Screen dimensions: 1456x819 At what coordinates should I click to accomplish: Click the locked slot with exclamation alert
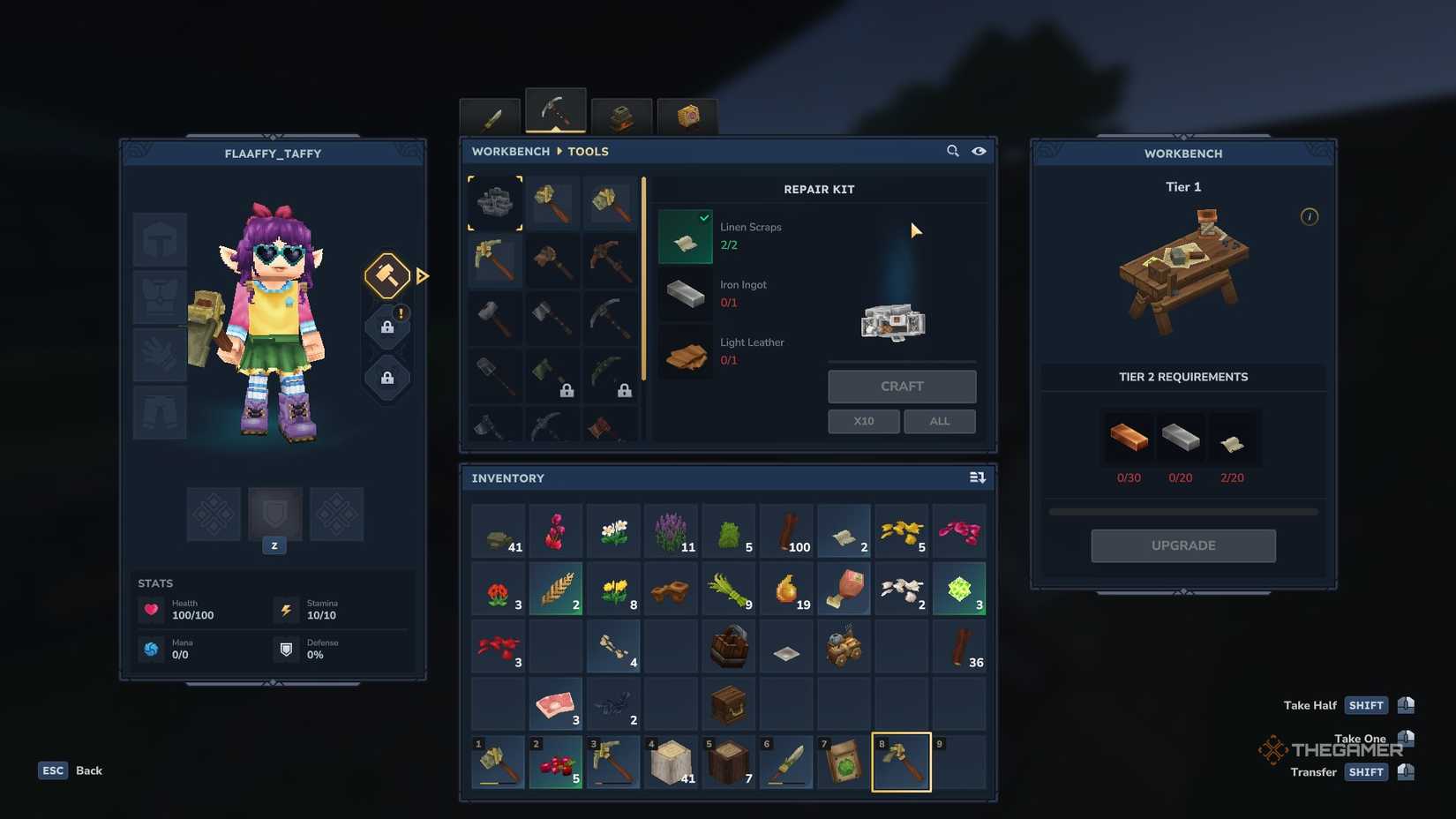(386, 327)
